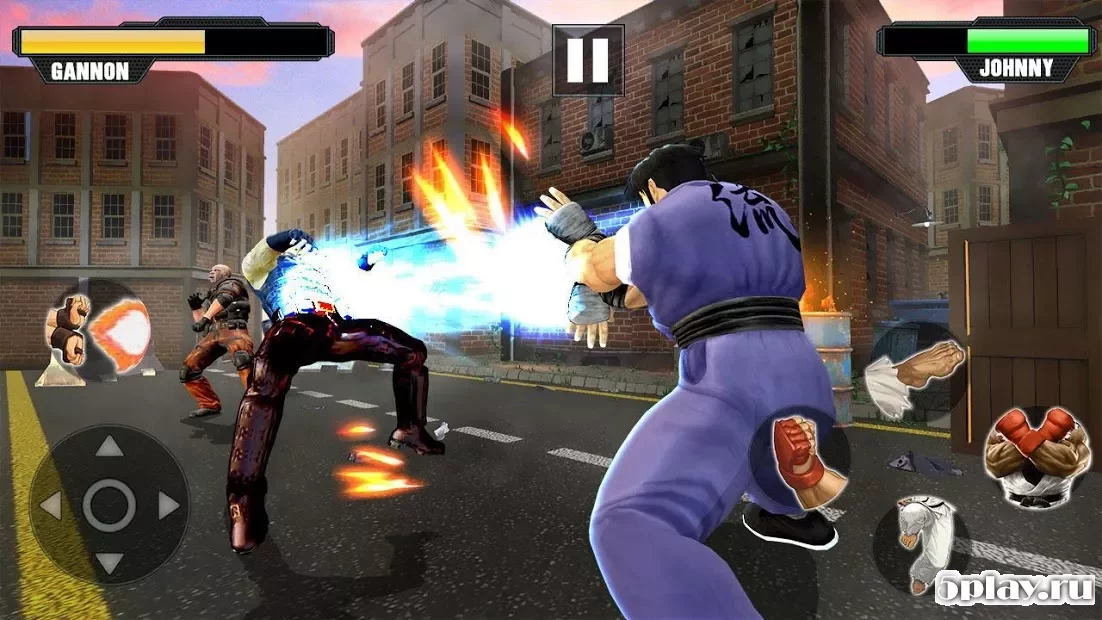Screen dimensions: 1102x620
Task: Tap the left arrow on the D-pad
Action: click(50, 506)
